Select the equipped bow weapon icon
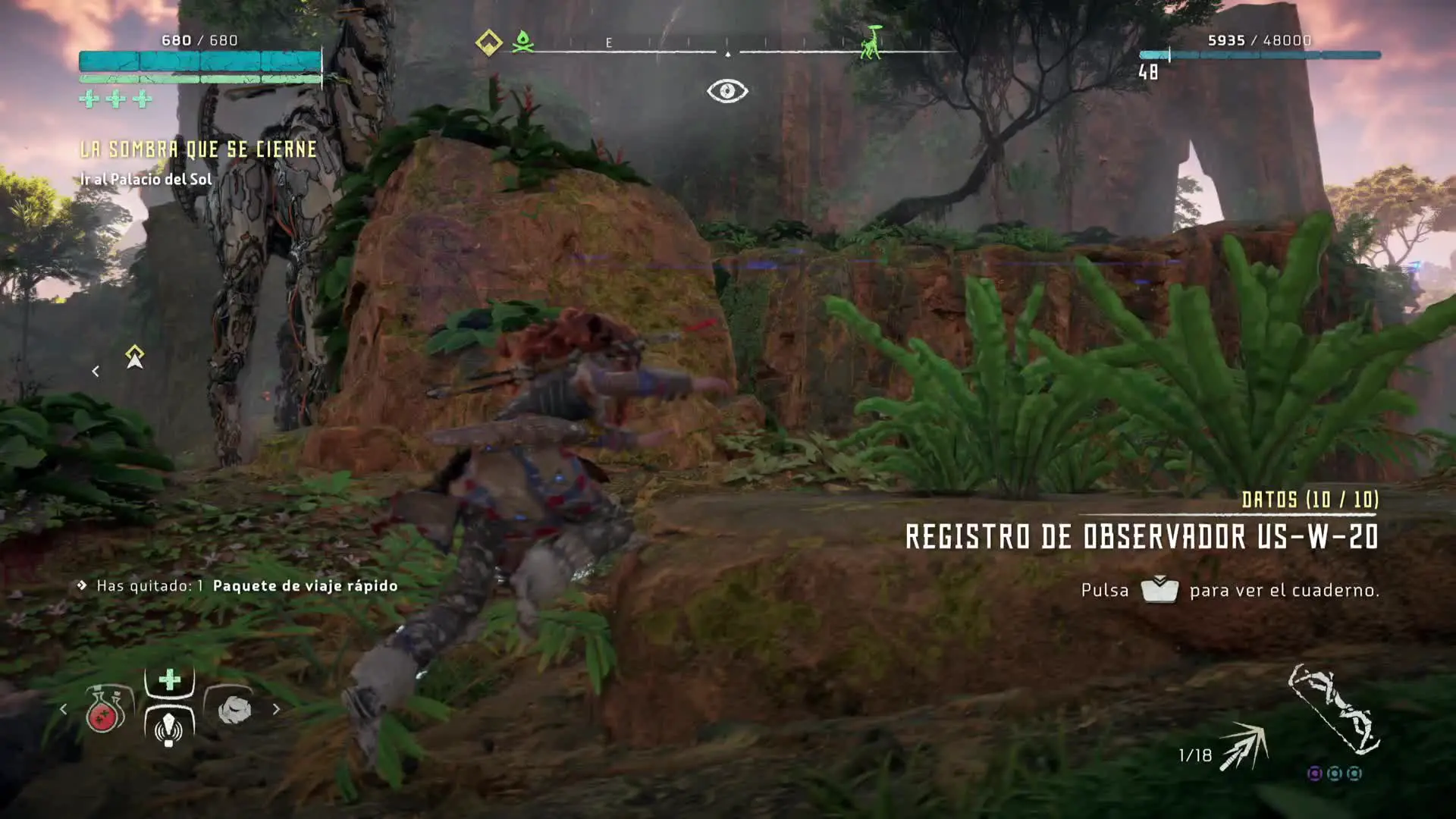This screenshot has width=1456, height=819. point(1335,711)
